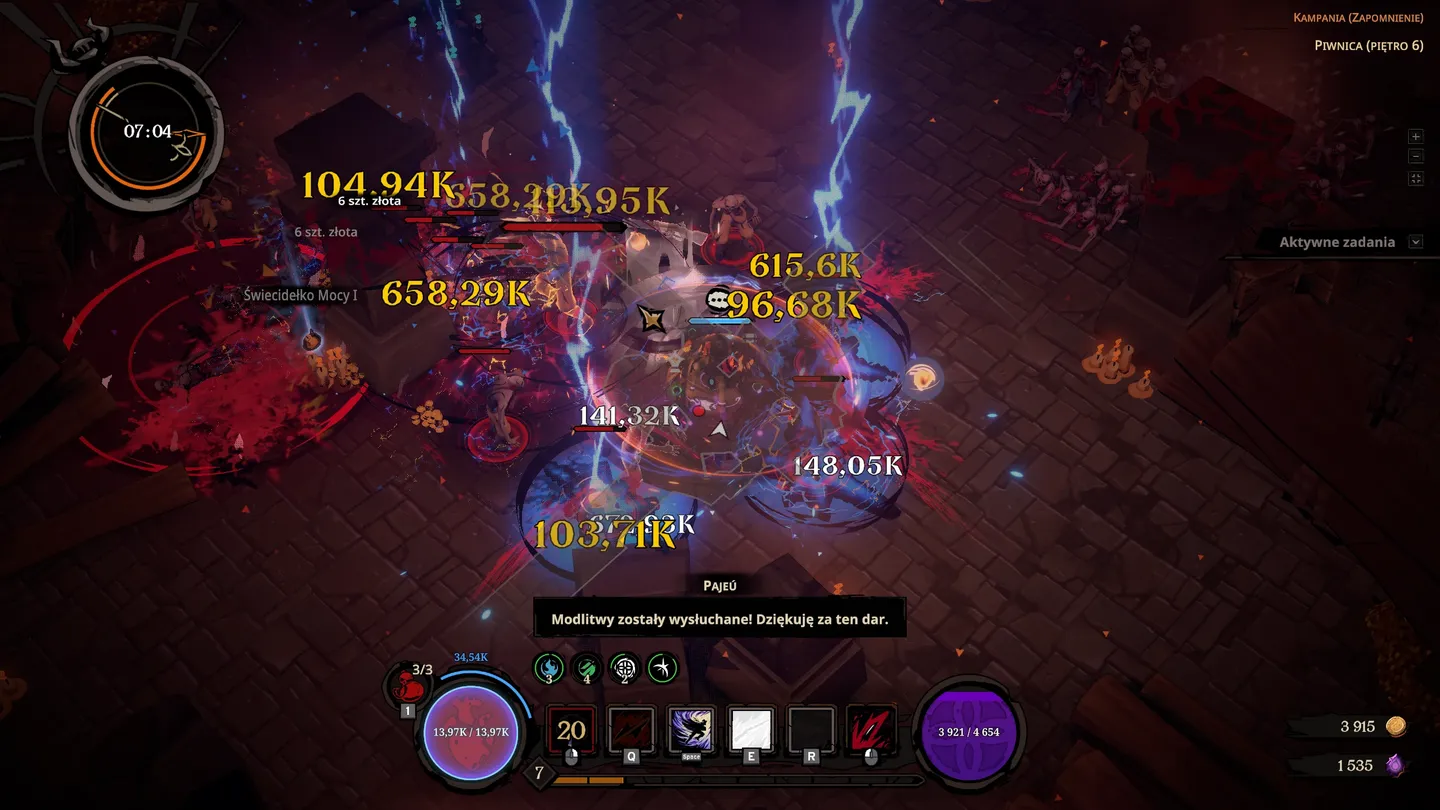The width and height of the screenshot is (1440, 810).
Task: Click the crosshair target buff icon
Action: pyautogui.click(x=625, y=667)
